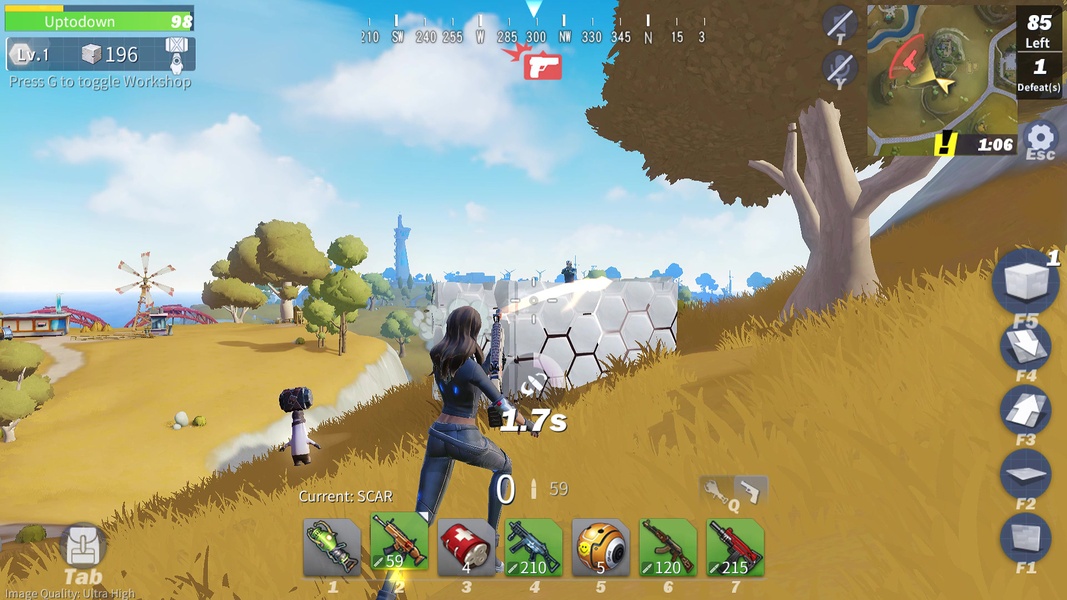Select the SCAR rifle slot
This screenshot has height=600, width=1067.
point(399,545)
